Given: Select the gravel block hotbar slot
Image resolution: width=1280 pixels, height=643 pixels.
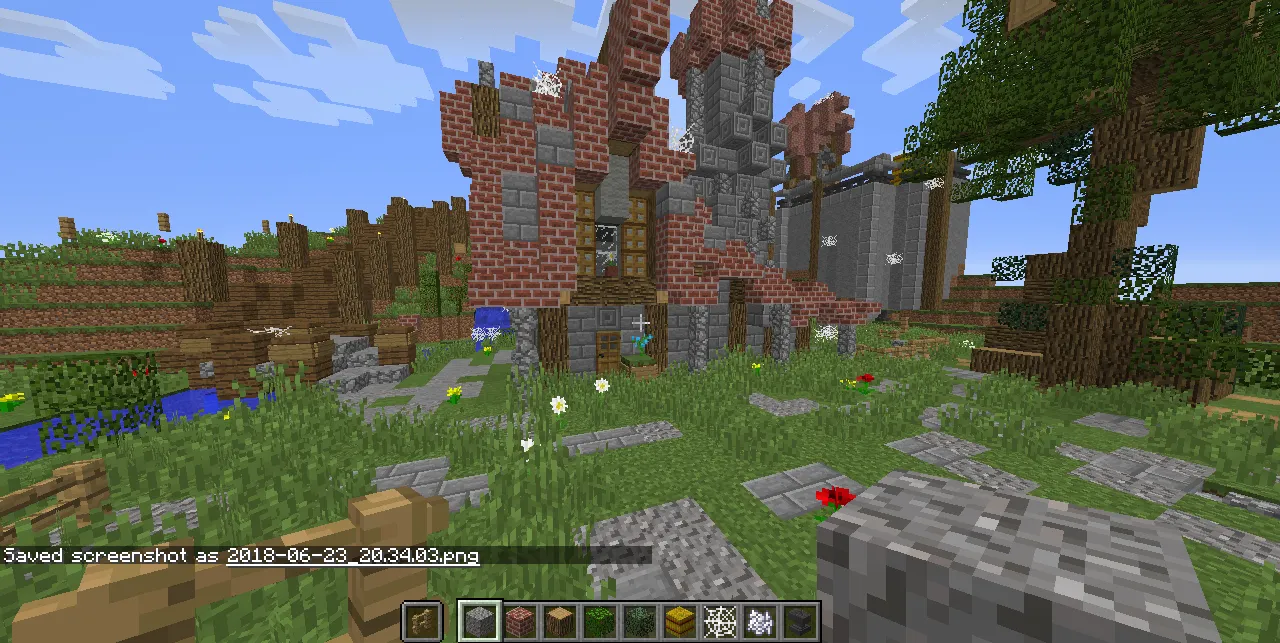Looking at the screenshot, I should point(479,621).
